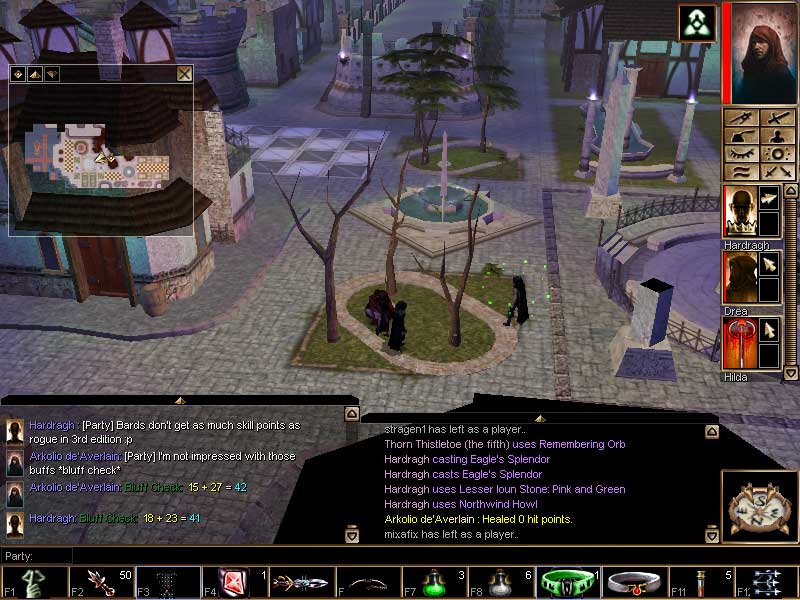Click the area minimap display
The height and width of the screenshot is (600, 800).
point(101,157)
